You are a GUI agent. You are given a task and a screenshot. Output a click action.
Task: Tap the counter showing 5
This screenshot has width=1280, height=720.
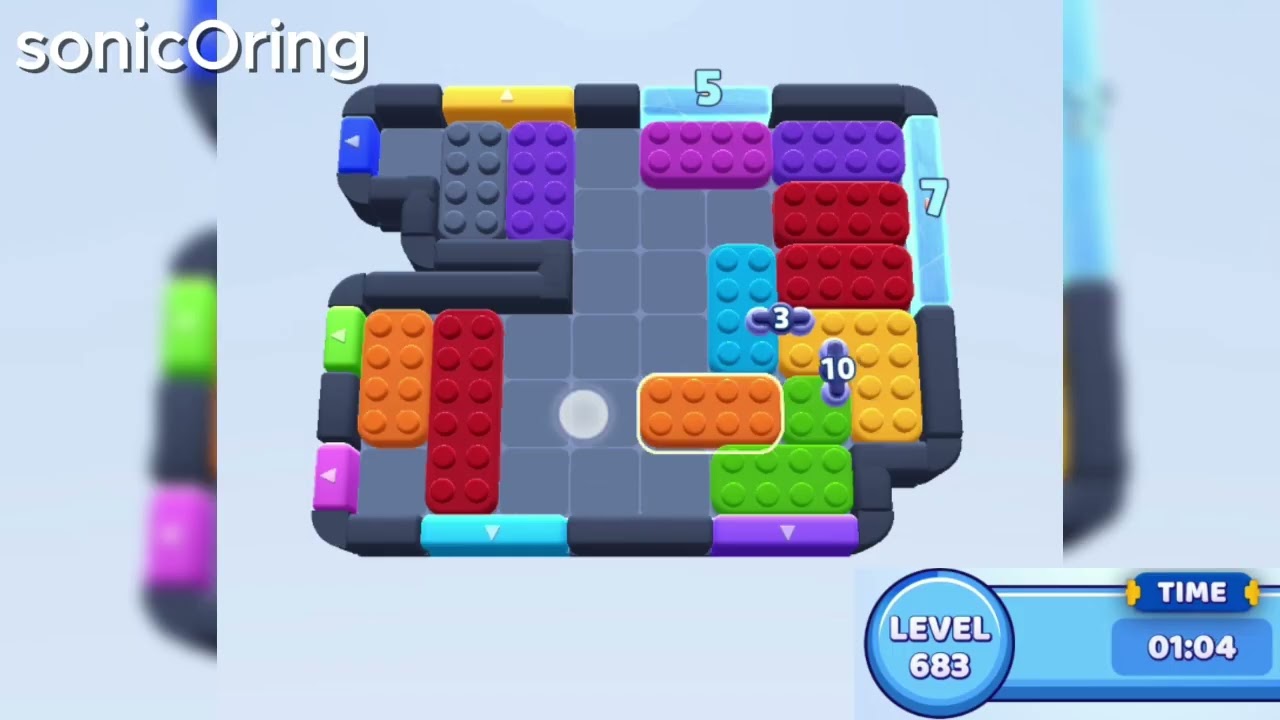click(x=709, y=90)
